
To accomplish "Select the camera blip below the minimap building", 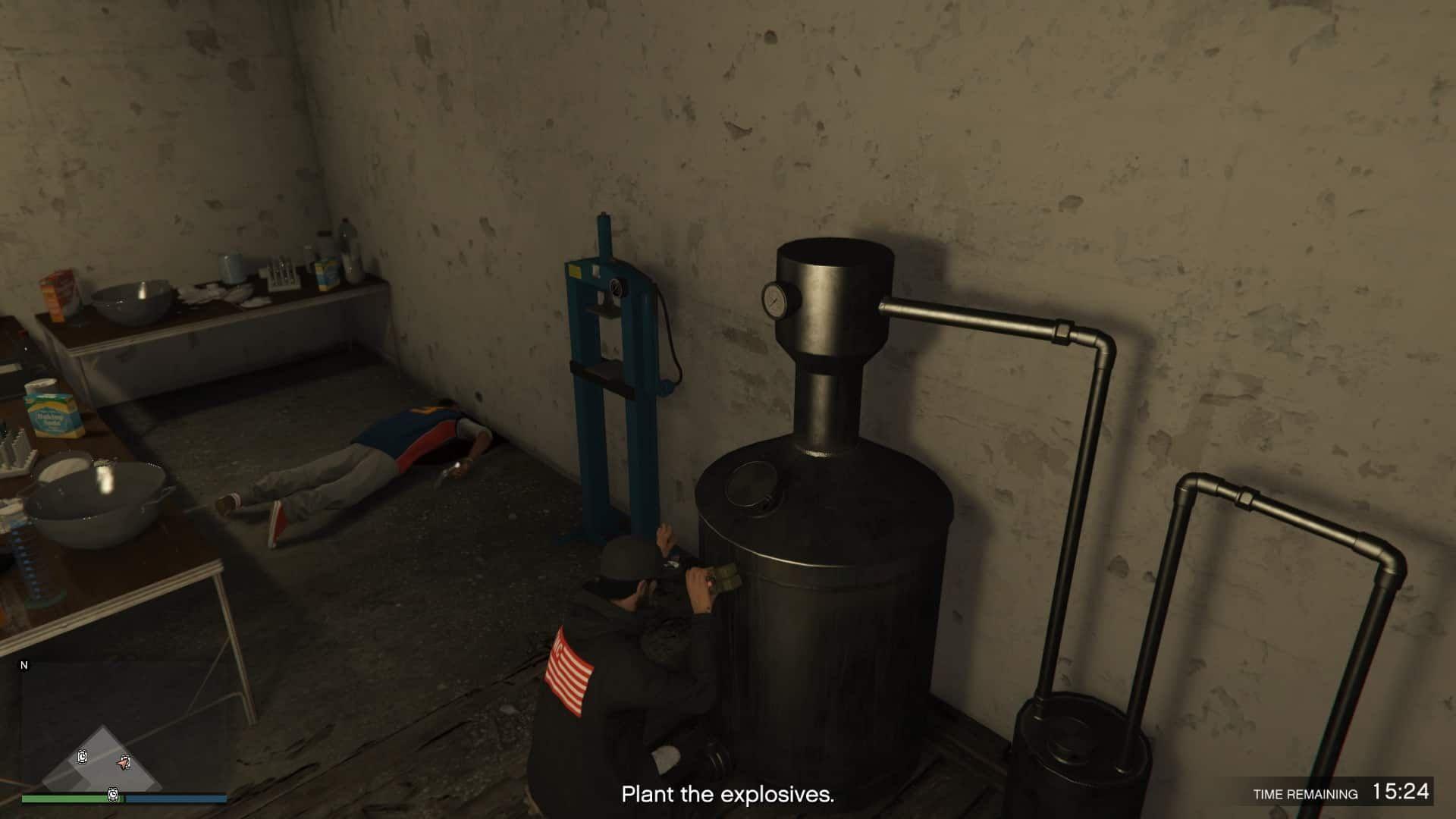I will click(x=113, y=795).
